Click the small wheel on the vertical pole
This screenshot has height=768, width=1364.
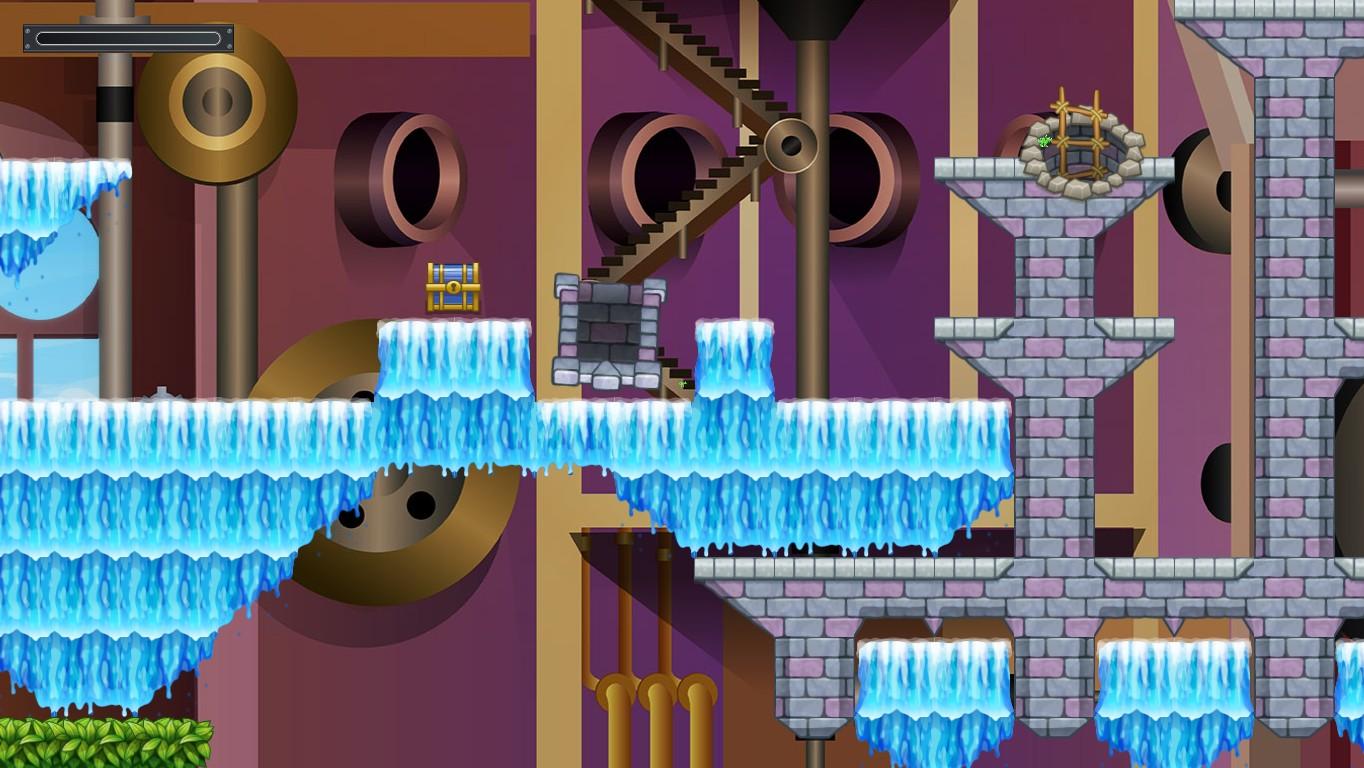pyautogui.click(x=793, y=143)
